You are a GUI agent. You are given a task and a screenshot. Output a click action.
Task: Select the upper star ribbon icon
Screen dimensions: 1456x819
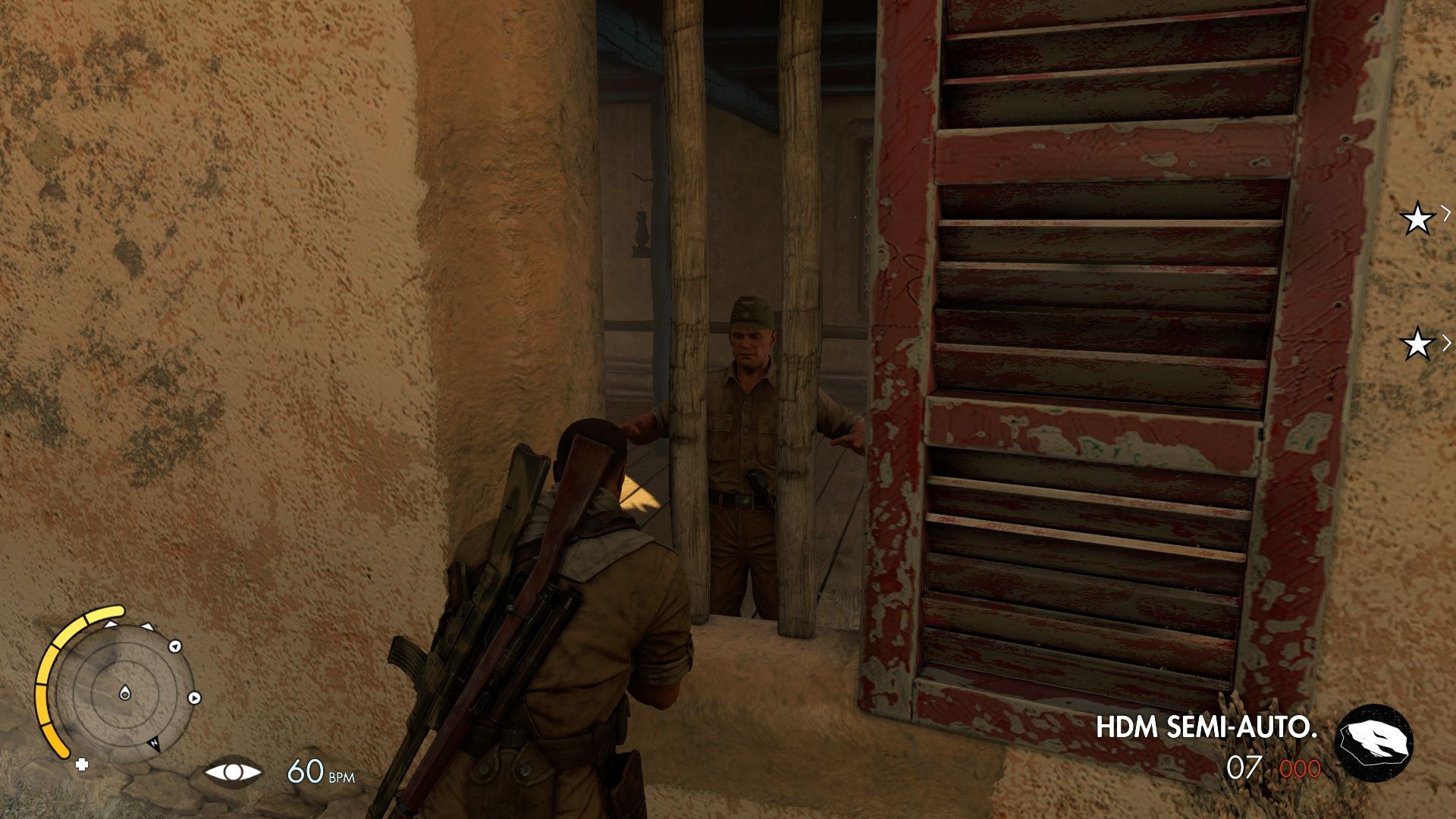[1417, 218]
